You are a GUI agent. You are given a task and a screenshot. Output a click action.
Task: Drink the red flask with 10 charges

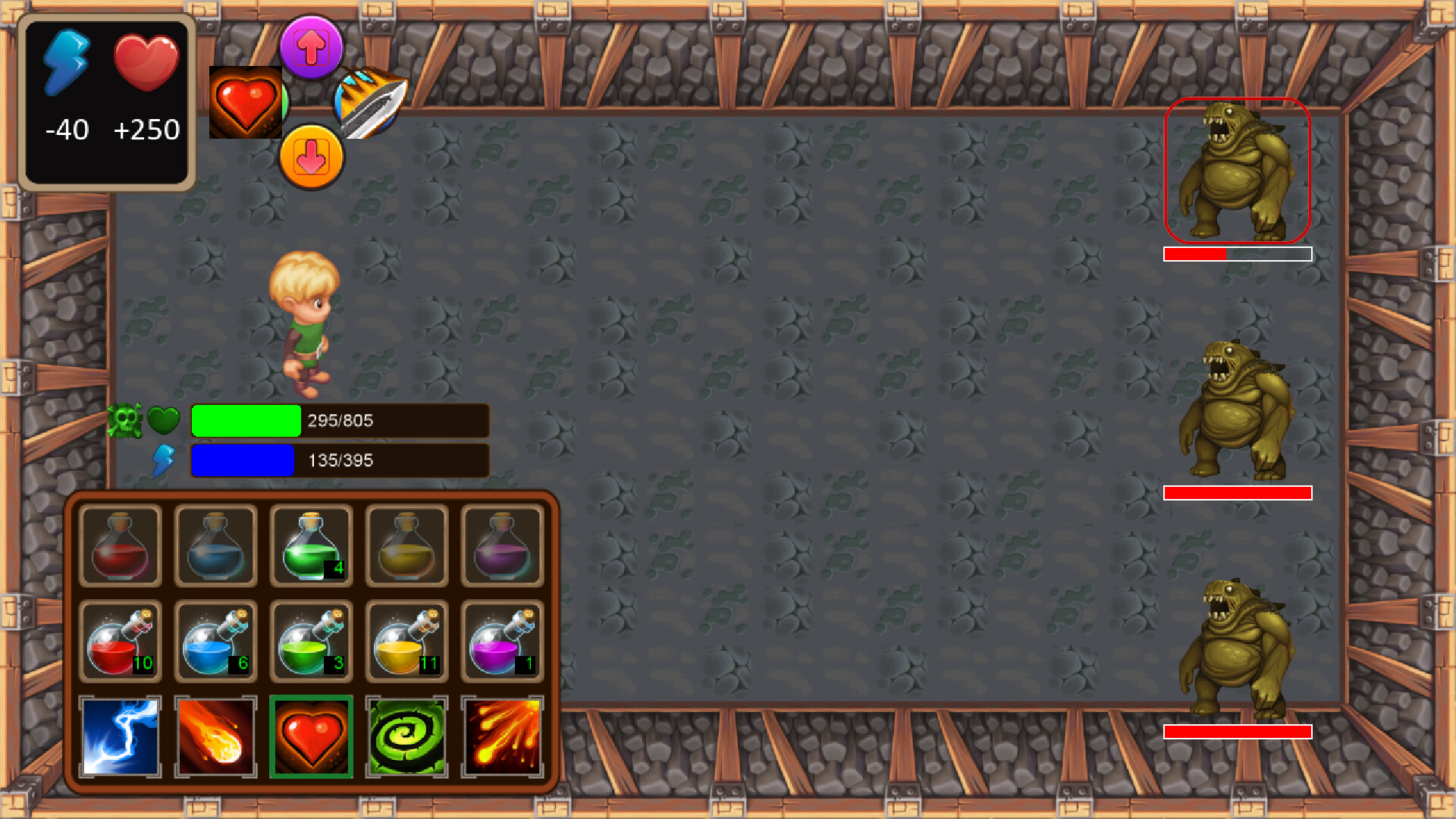pos(120,639)
